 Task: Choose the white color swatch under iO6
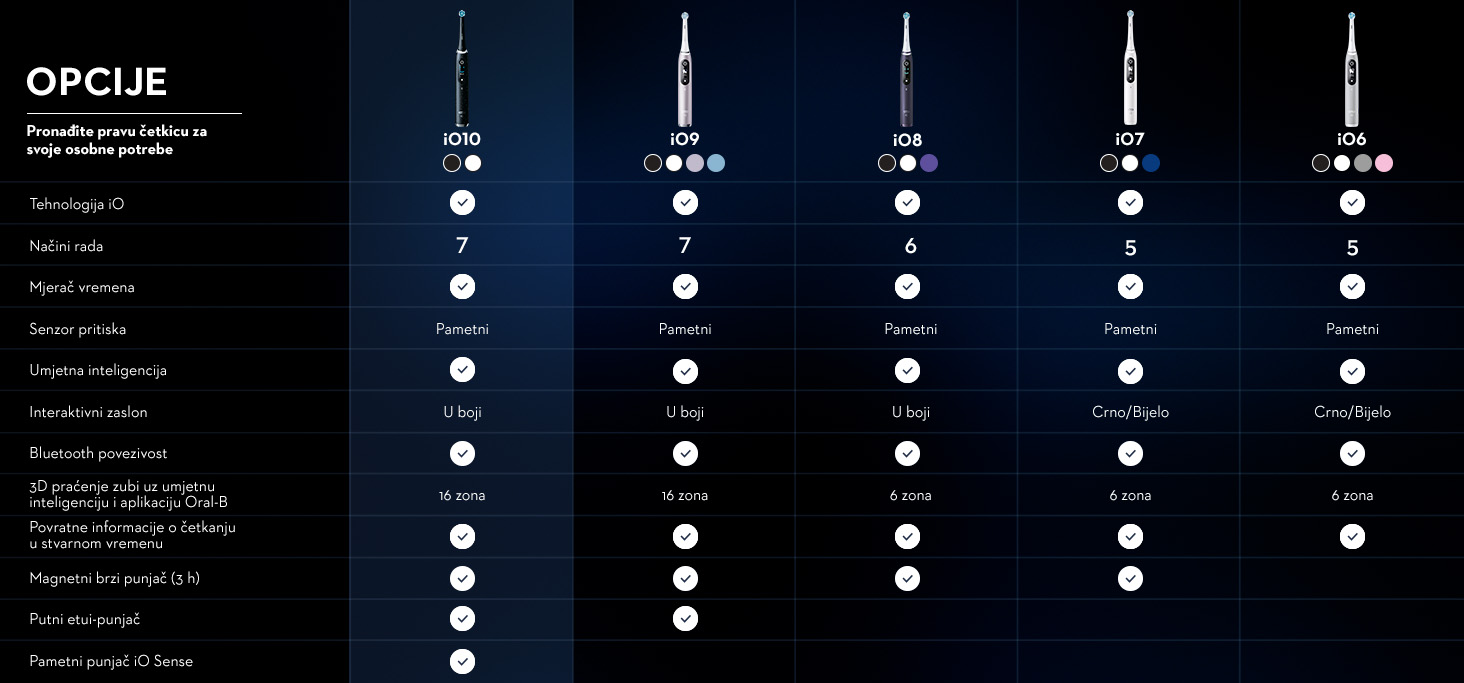tap(1342, 163)
